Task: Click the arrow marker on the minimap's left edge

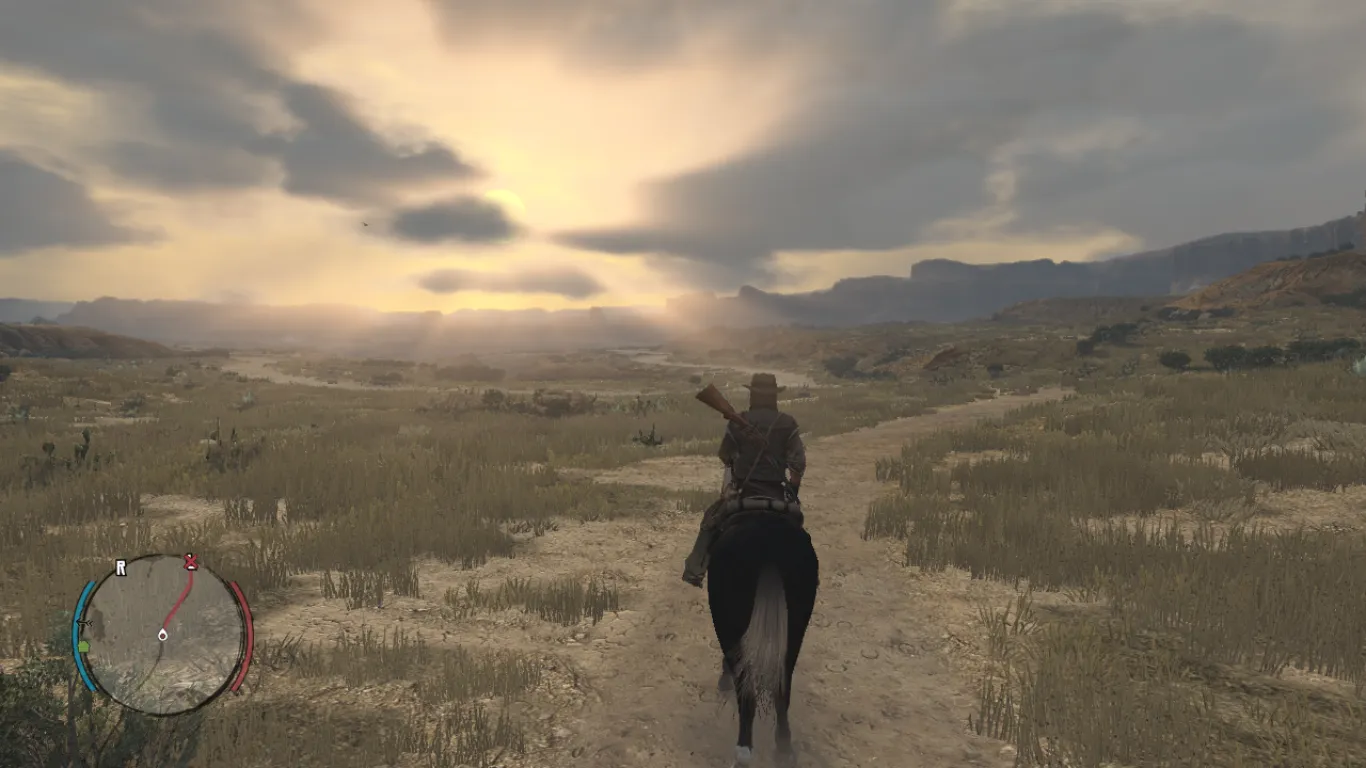Action: click(x=84, y=623)
